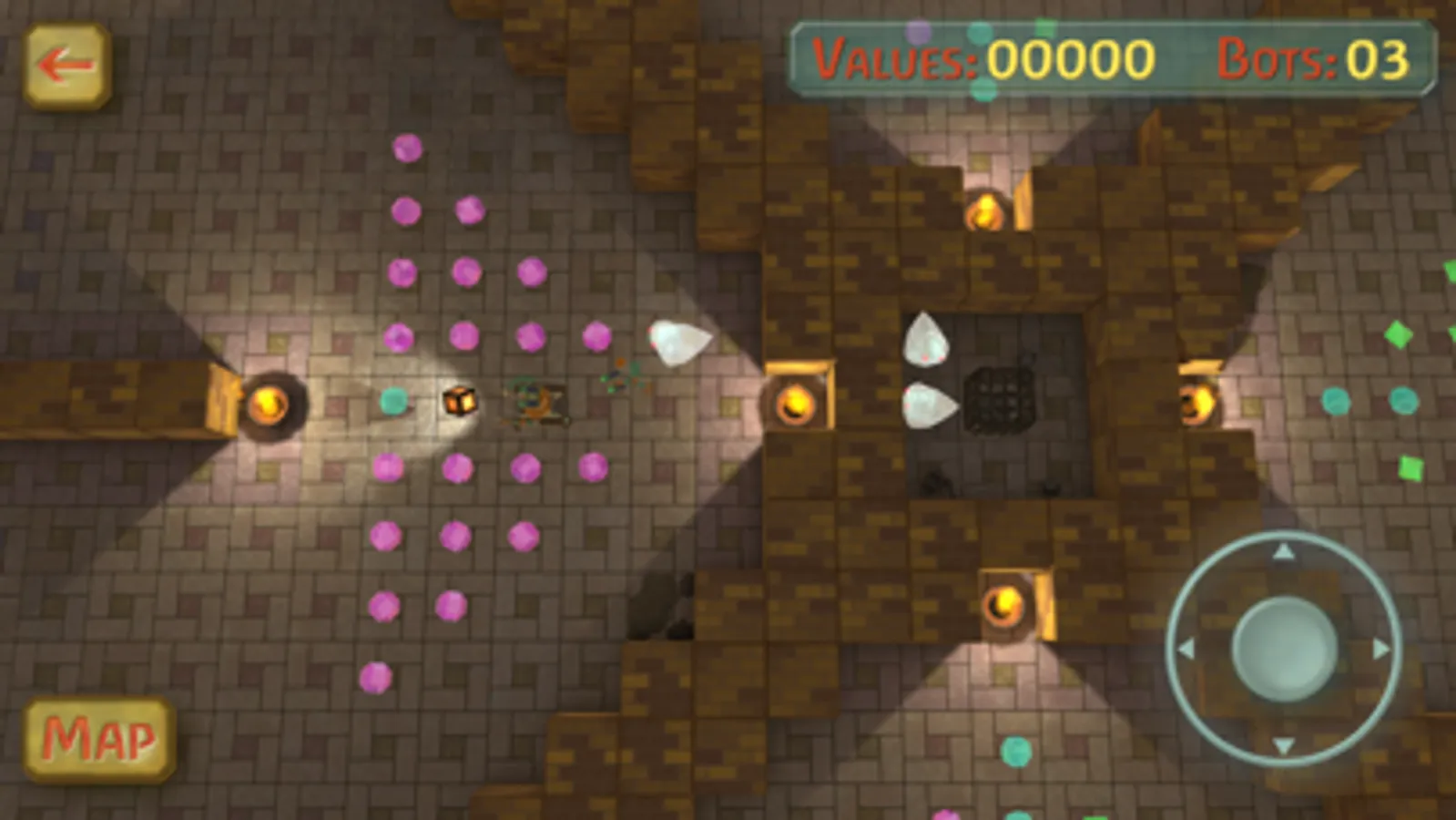This screenshot has width=1456, height=820.
Task: Pick up the teal gem beside the crate
Action: (x=393, y=399)
